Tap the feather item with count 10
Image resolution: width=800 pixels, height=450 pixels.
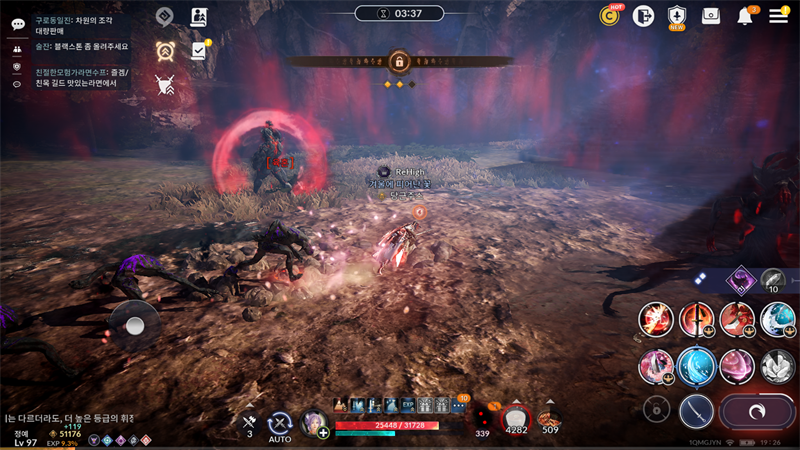click(773, 281)
